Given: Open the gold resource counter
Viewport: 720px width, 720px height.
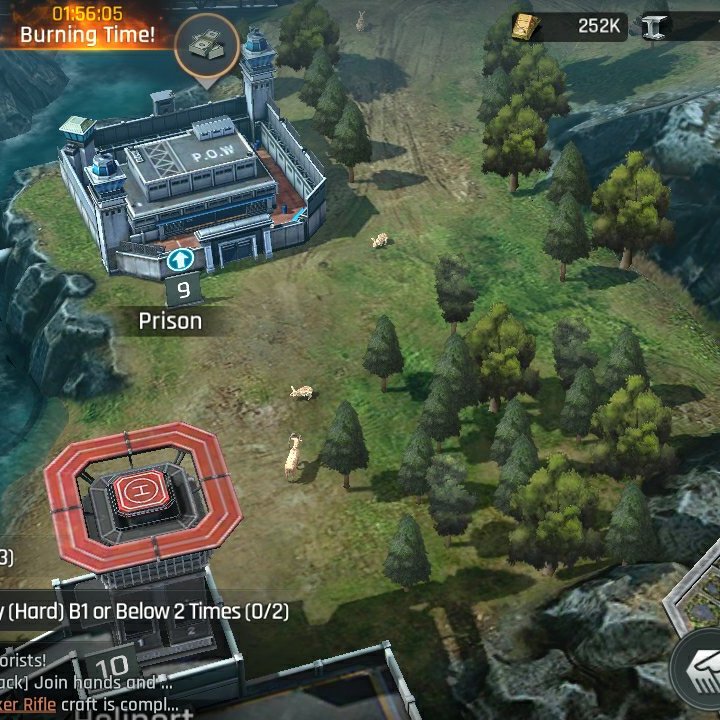Looking at the screenshot, I should pos(572,26).
